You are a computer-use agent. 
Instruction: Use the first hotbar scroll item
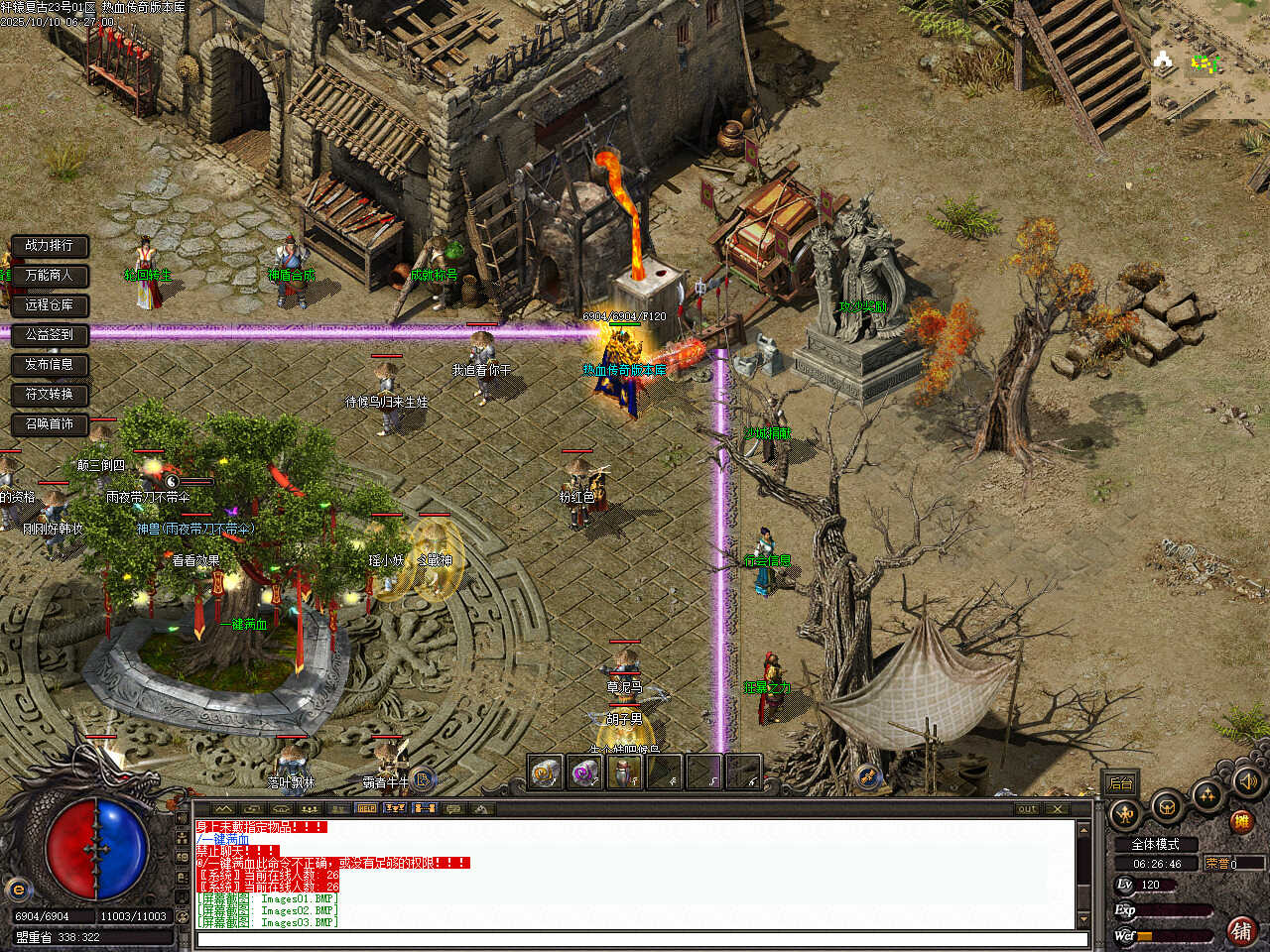click(545, 773)
